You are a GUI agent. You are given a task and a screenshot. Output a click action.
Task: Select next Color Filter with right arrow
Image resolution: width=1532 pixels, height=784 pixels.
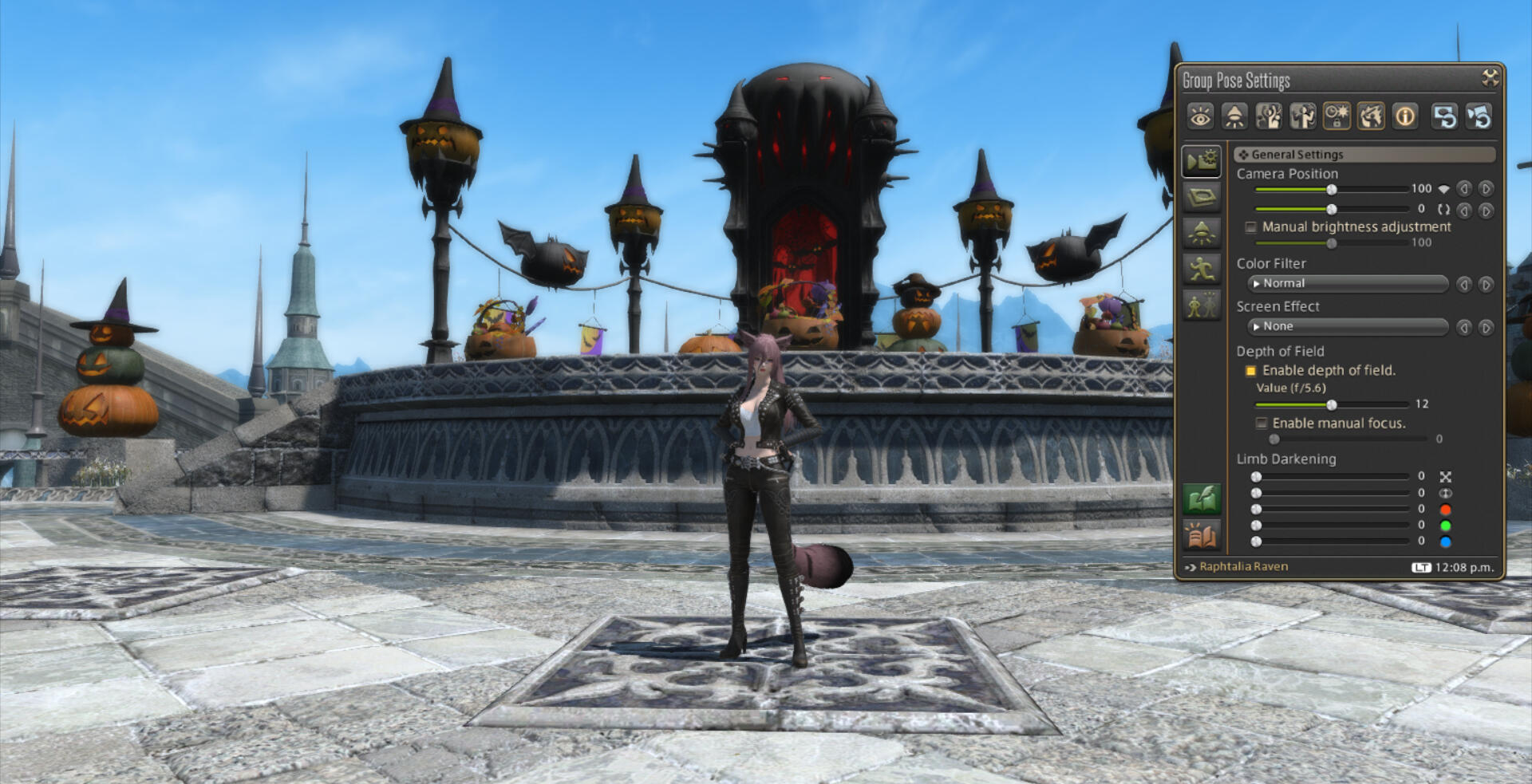tap(1486, 285)
